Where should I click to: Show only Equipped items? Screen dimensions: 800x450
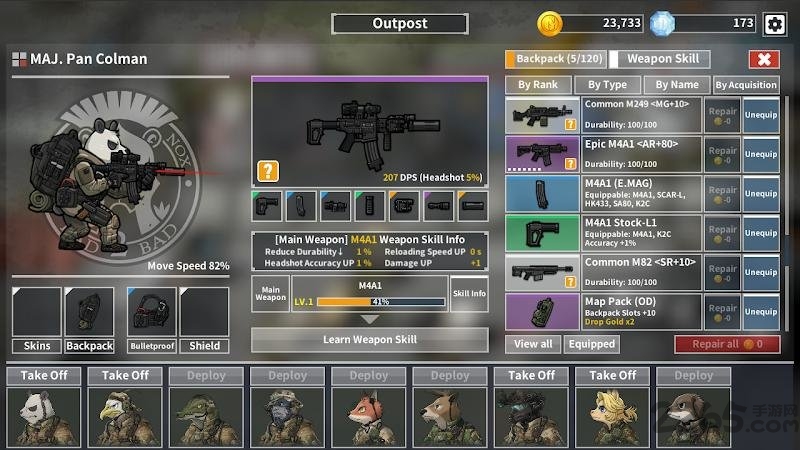(591, 344)
